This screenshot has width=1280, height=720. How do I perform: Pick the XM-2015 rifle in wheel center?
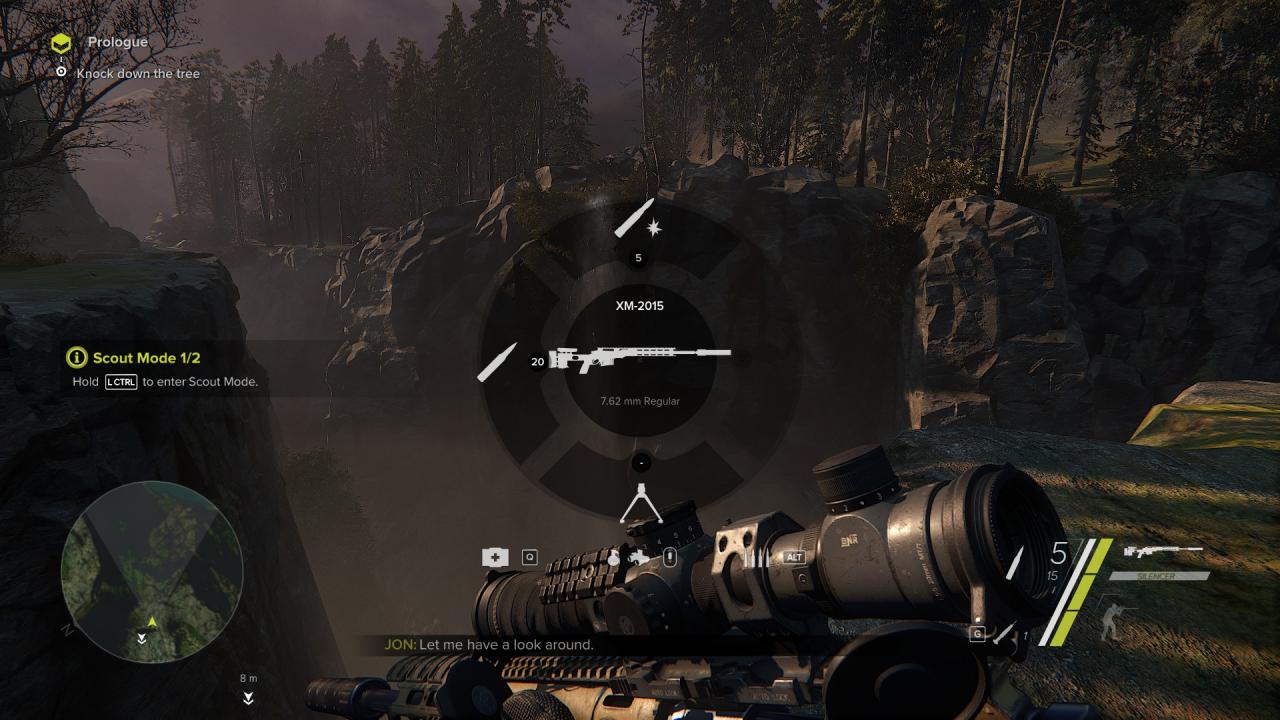click(640, 357)
